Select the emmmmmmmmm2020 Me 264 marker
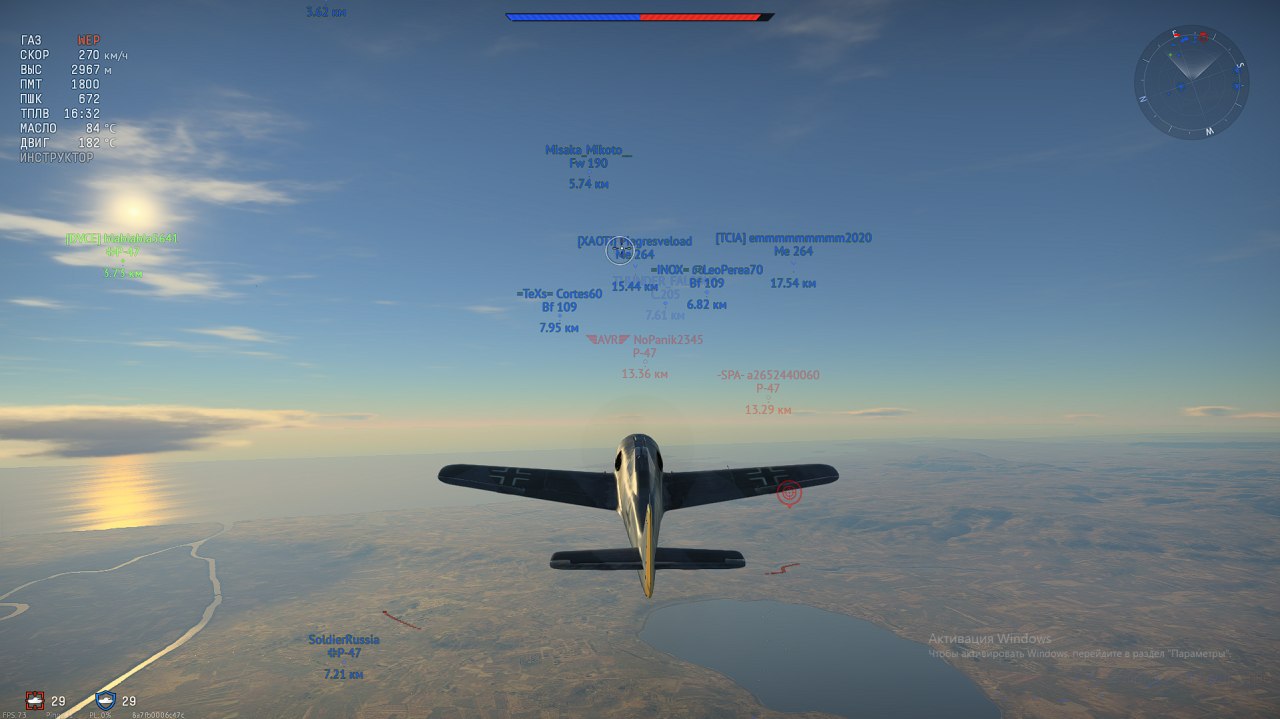The width and height of the screenshot is (1280, 719). click(793, 251)
